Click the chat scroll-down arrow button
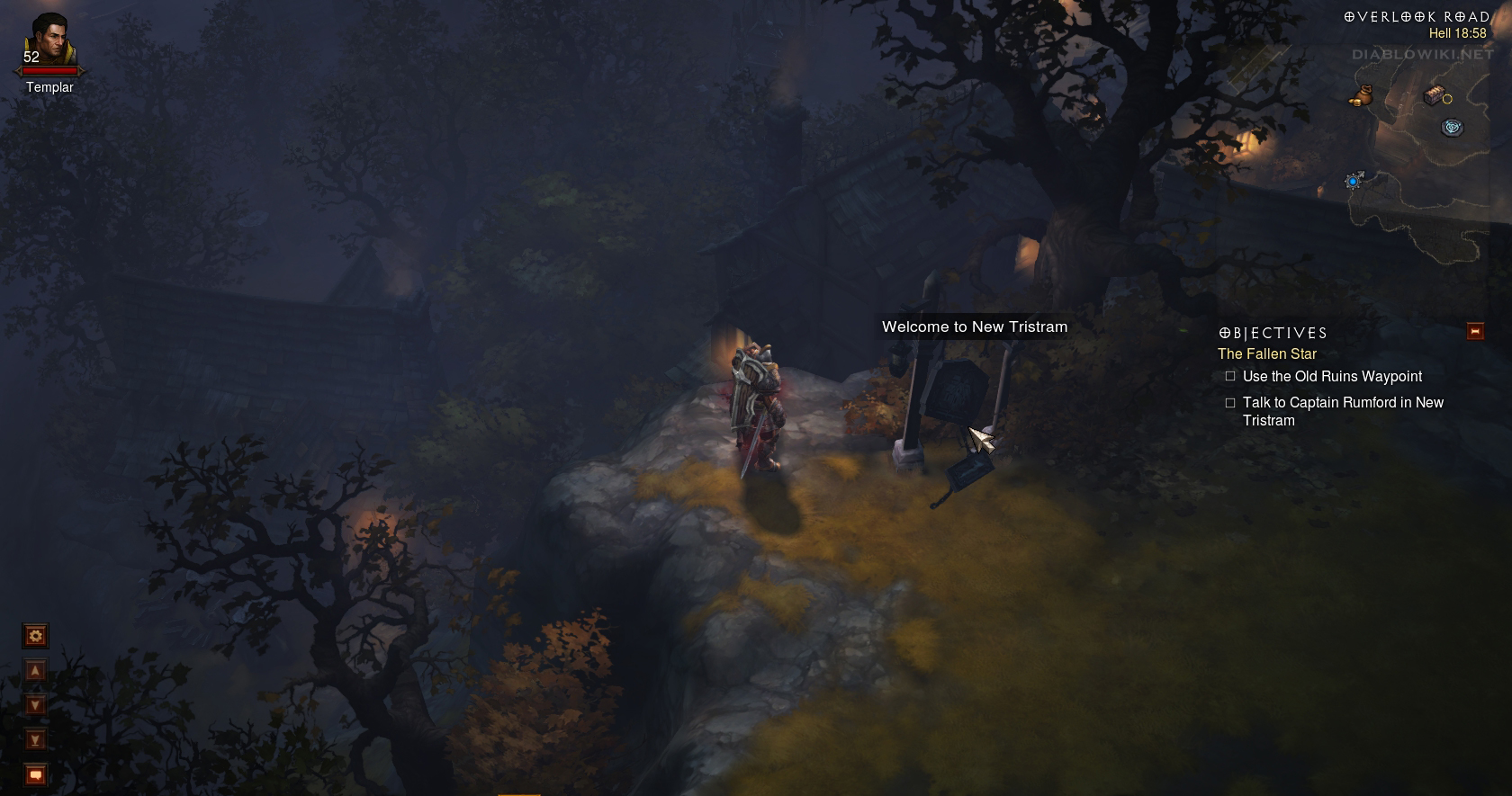 [35, 705]
